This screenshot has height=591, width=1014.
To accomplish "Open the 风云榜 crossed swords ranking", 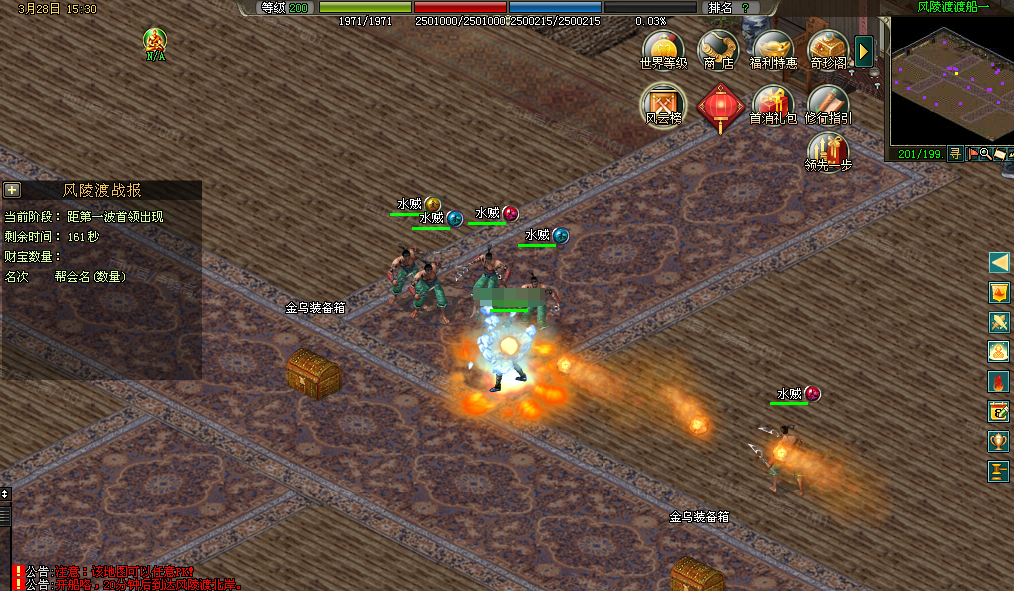I will pos(663,104).
